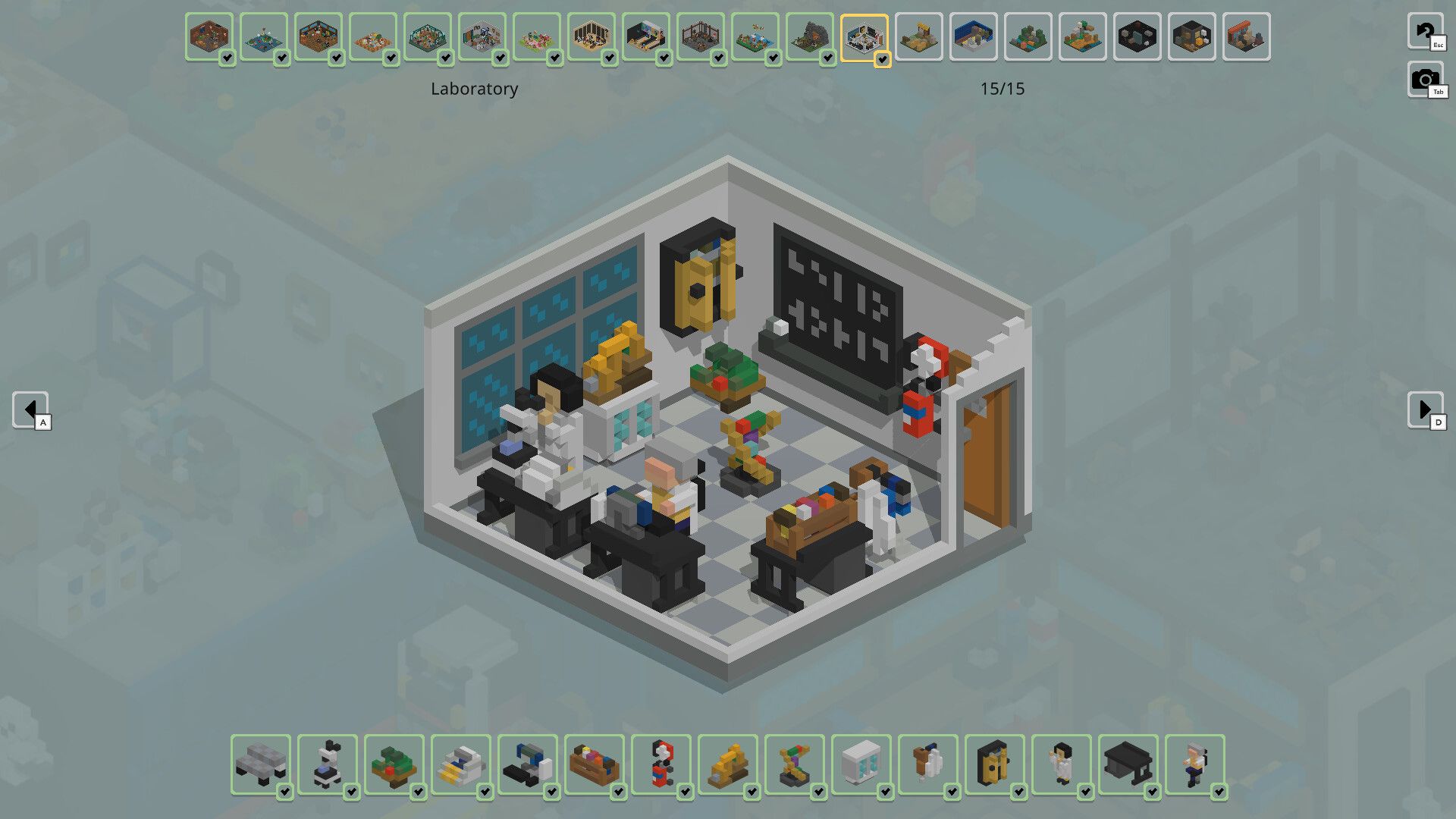The image size is (1456, 819).
Task: Choose the lab coat hanger item
Action: point(928,764)
